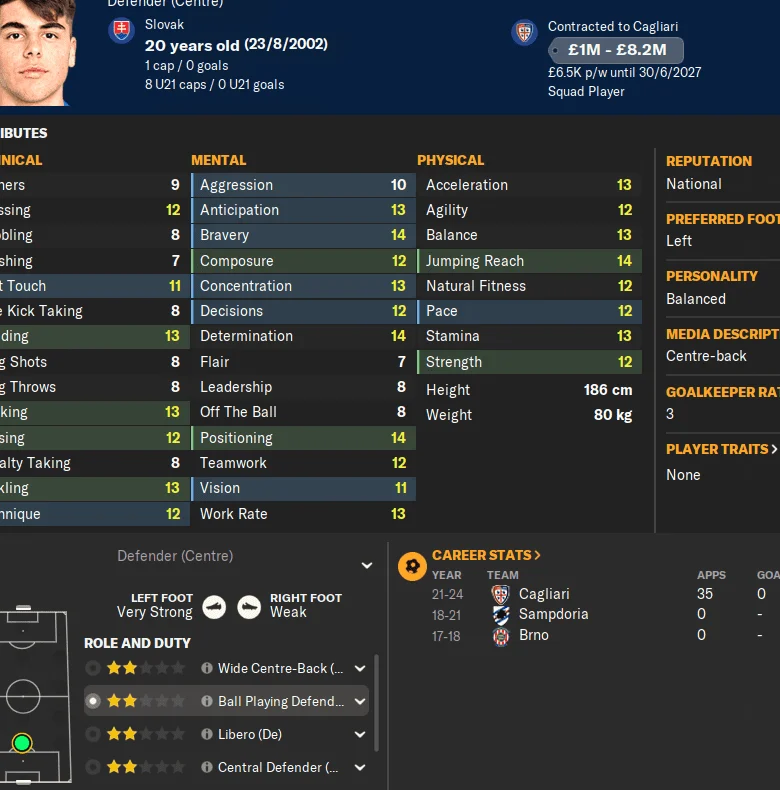The width and height of the screenshot is (780, 790).
Task: Click the green position marker on pitch
Action: 22,743
